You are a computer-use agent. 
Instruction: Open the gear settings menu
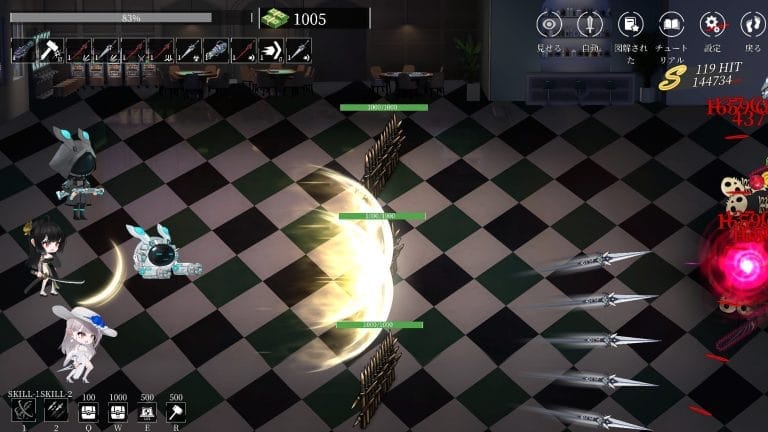point(712,24)
